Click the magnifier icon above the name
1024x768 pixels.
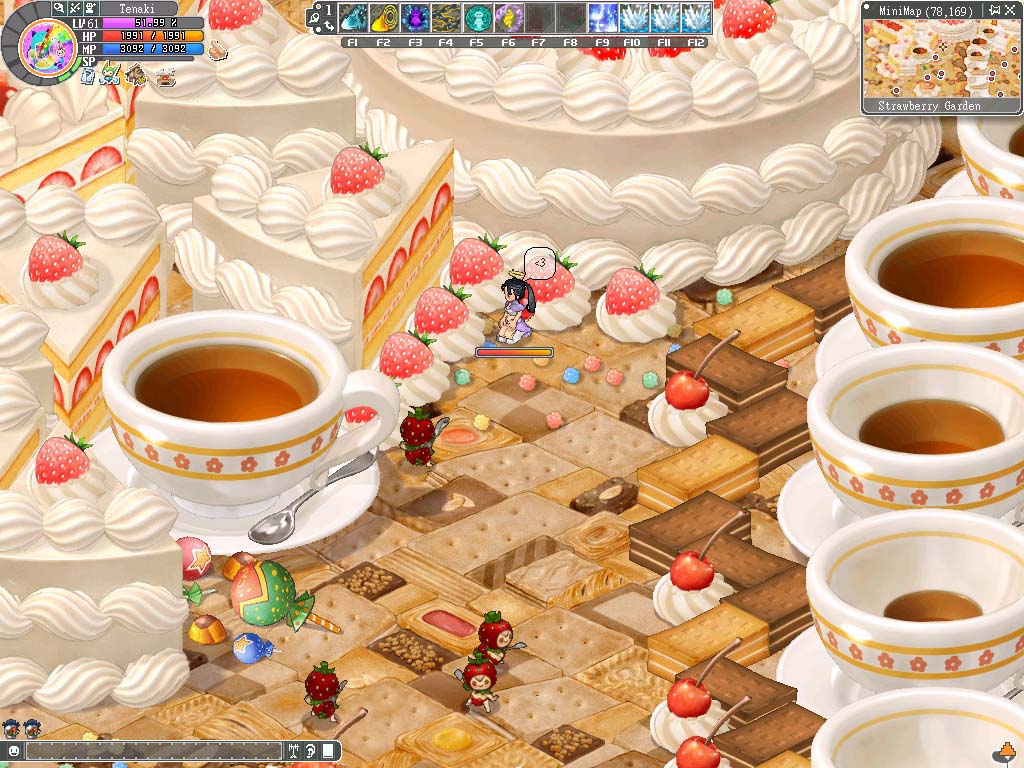point(60,8)
